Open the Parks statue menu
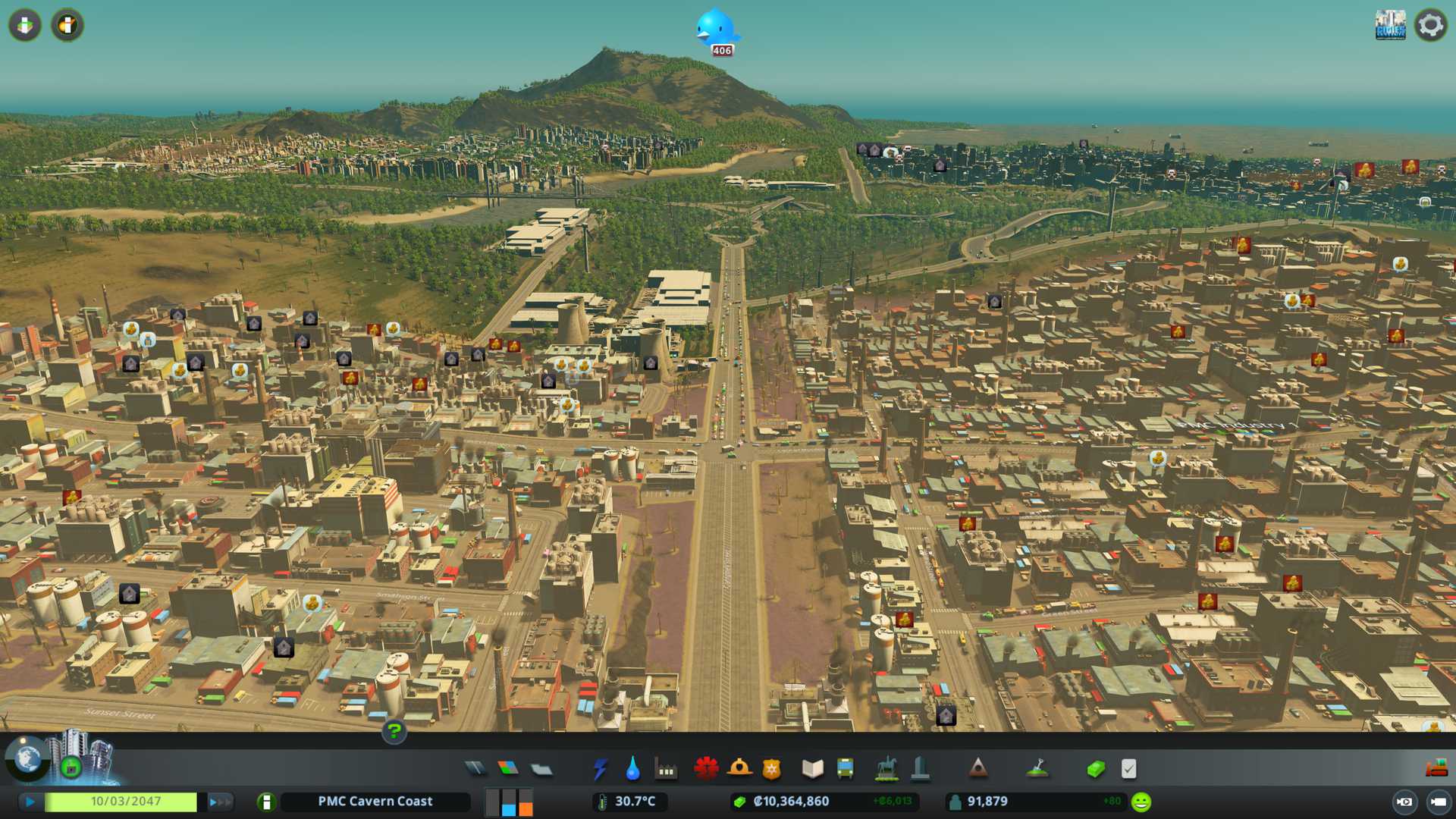The image size is (1456, 819). (886, 769)
